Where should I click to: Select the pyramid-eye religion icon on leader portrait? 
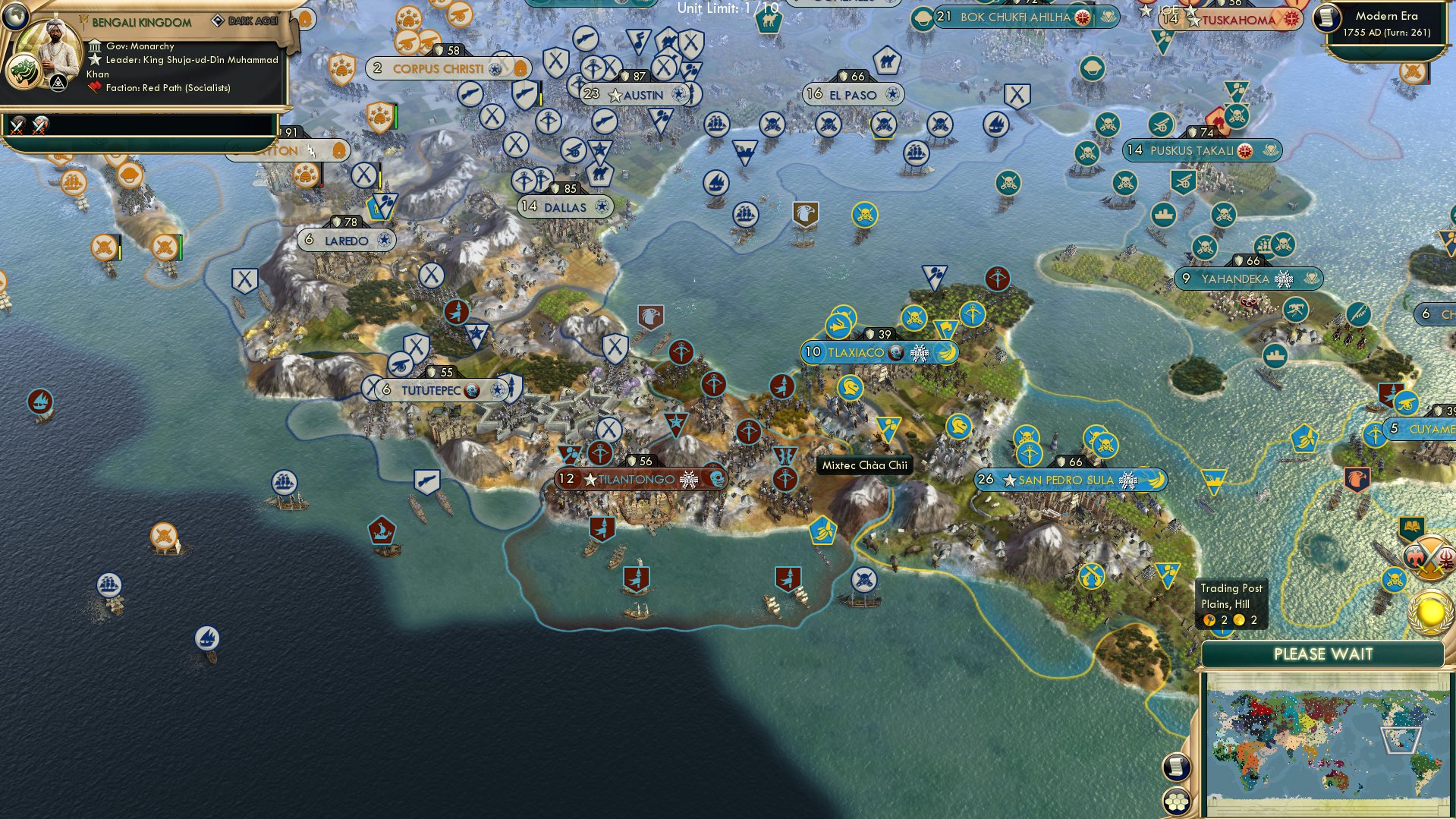pyautogui.click(x=58, y=84)
